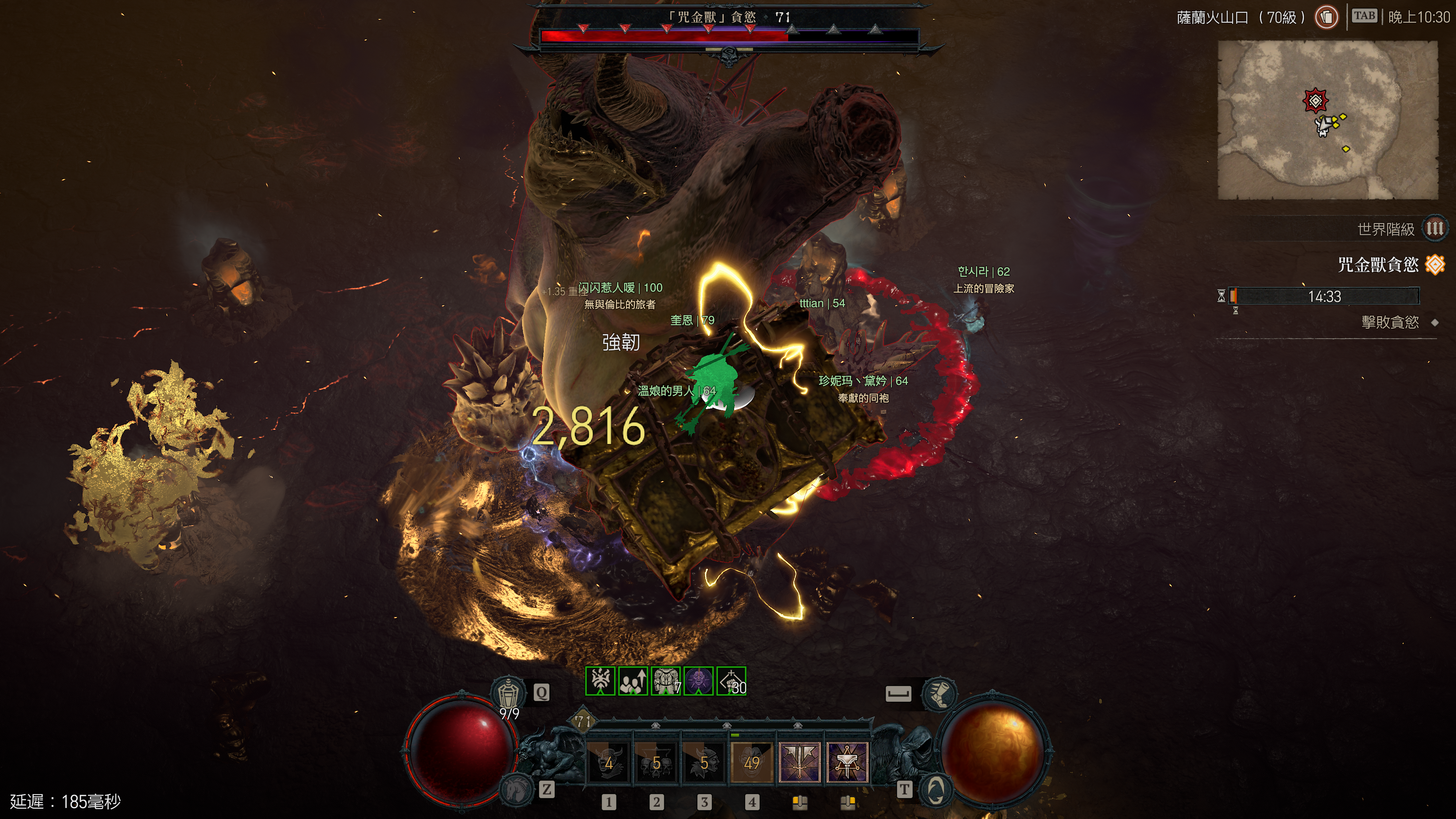Open the minimap of Saraan Caldera
The width and height of the screenshot is (1456, 819).
[1327, 120]
